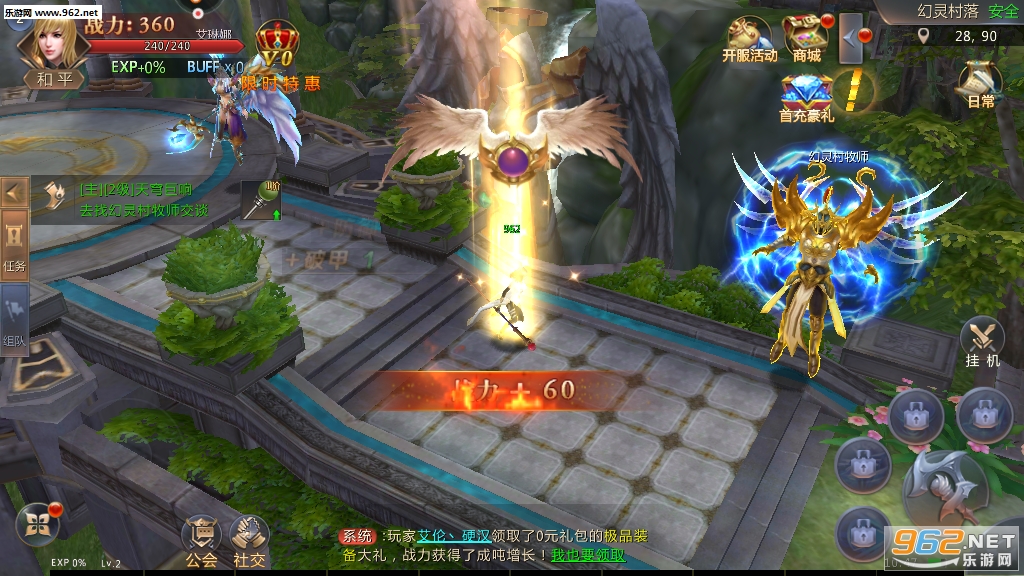The width and height of the screenshot is (1024, 576).
Task: Click the 我也要领取 link in chat
Action: [588, 555]
